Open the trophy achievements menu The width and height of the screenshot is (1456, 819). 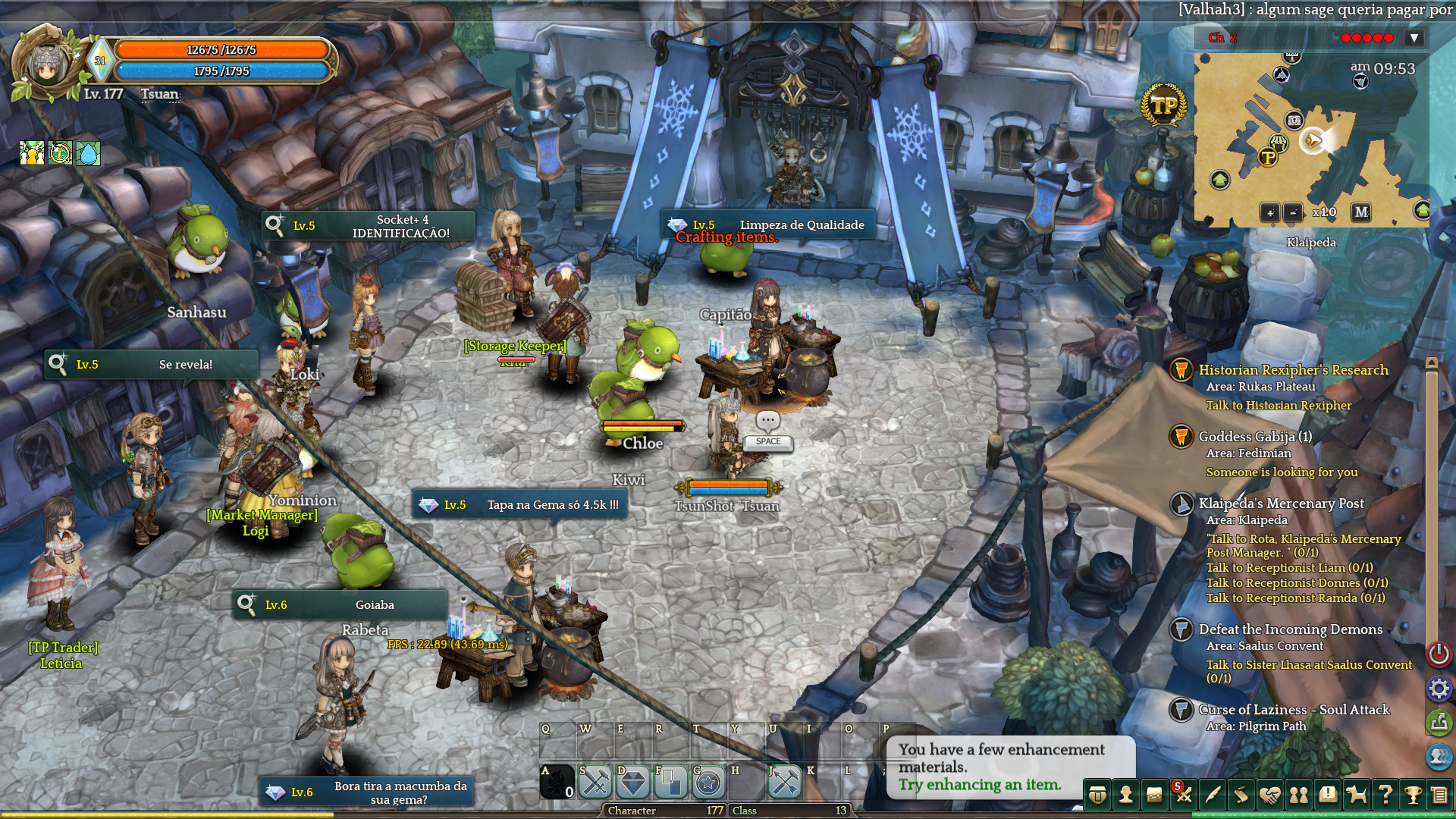point(1412,795)
